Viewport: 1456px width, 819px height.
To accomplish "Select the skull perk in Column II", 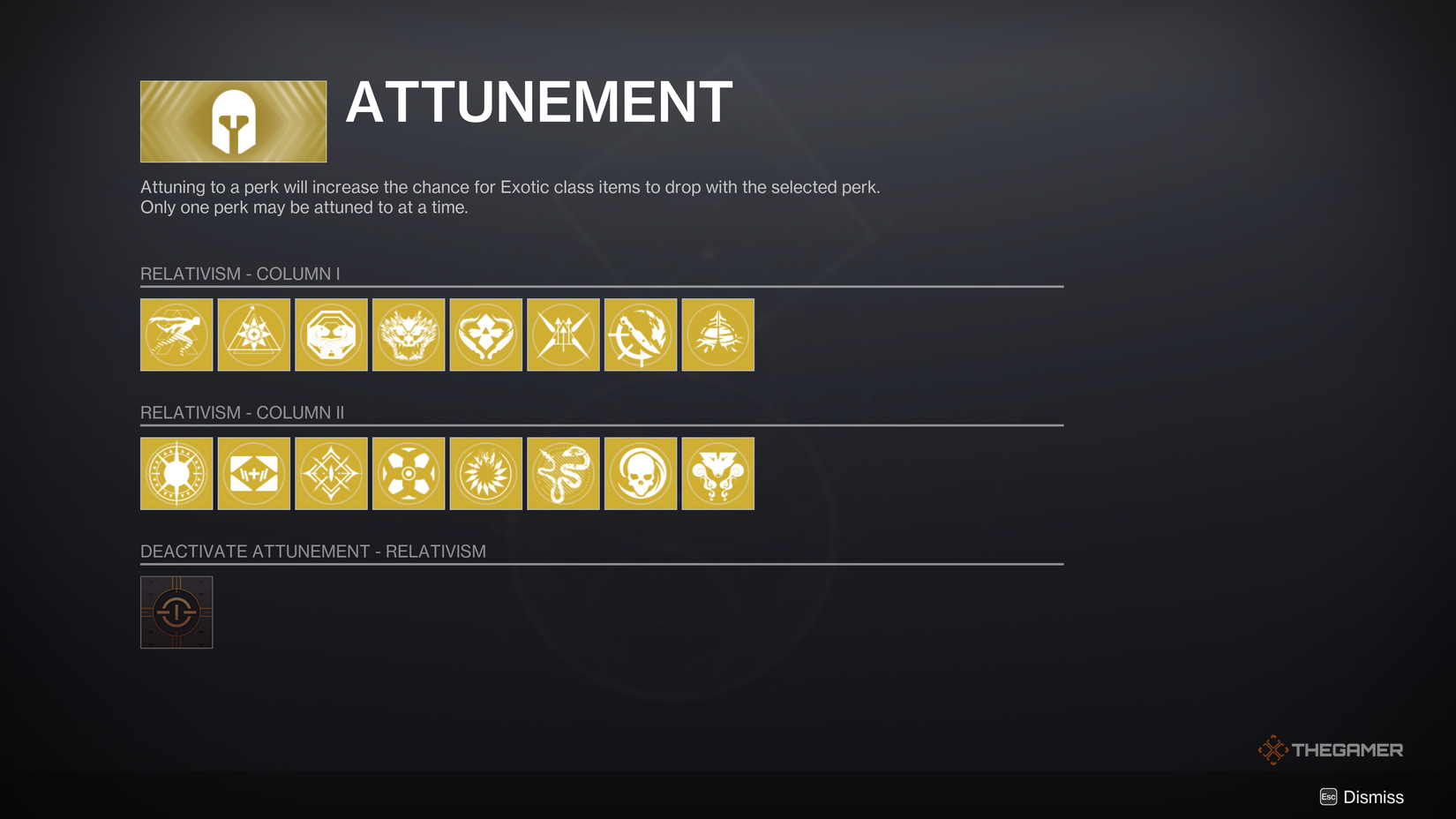I will [x=640, y=473].
